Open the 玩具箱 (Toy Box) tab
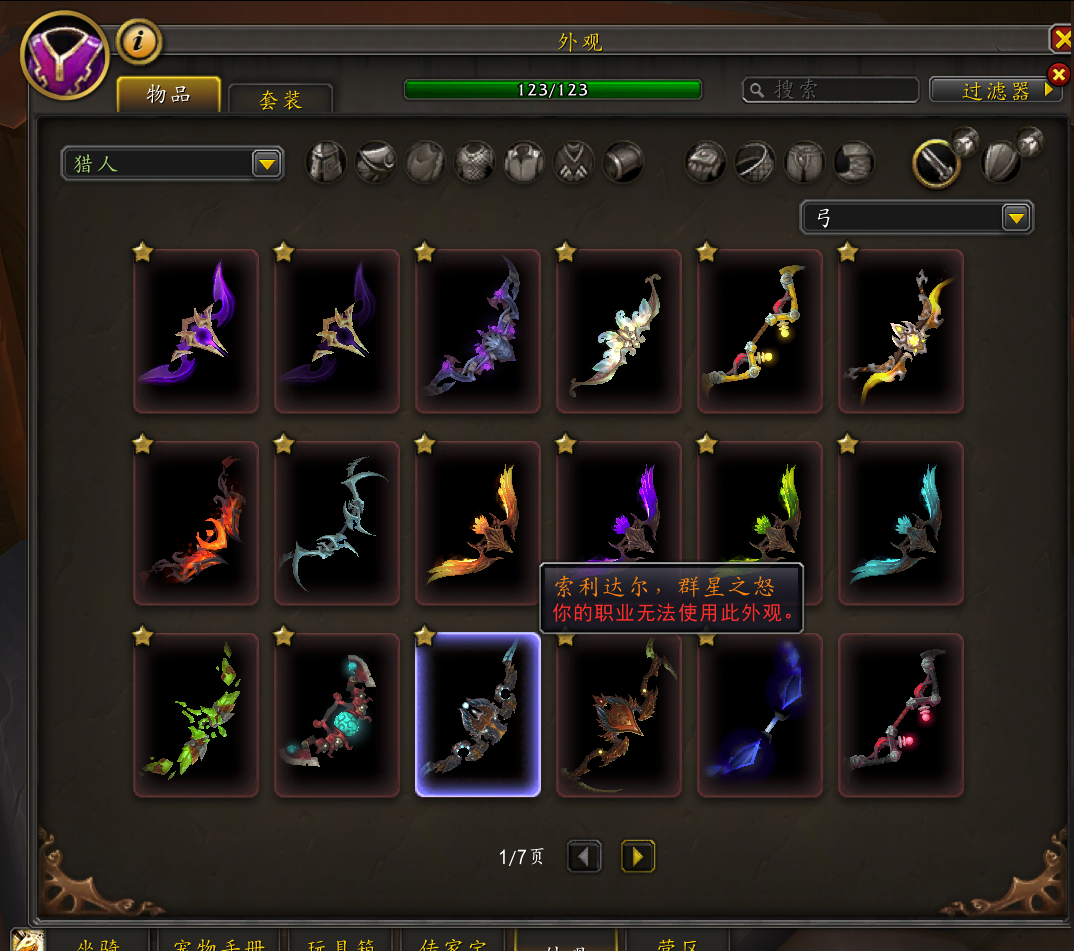Image resolution: width=1074 pixels, height=951 pixels. coord(343,942)
